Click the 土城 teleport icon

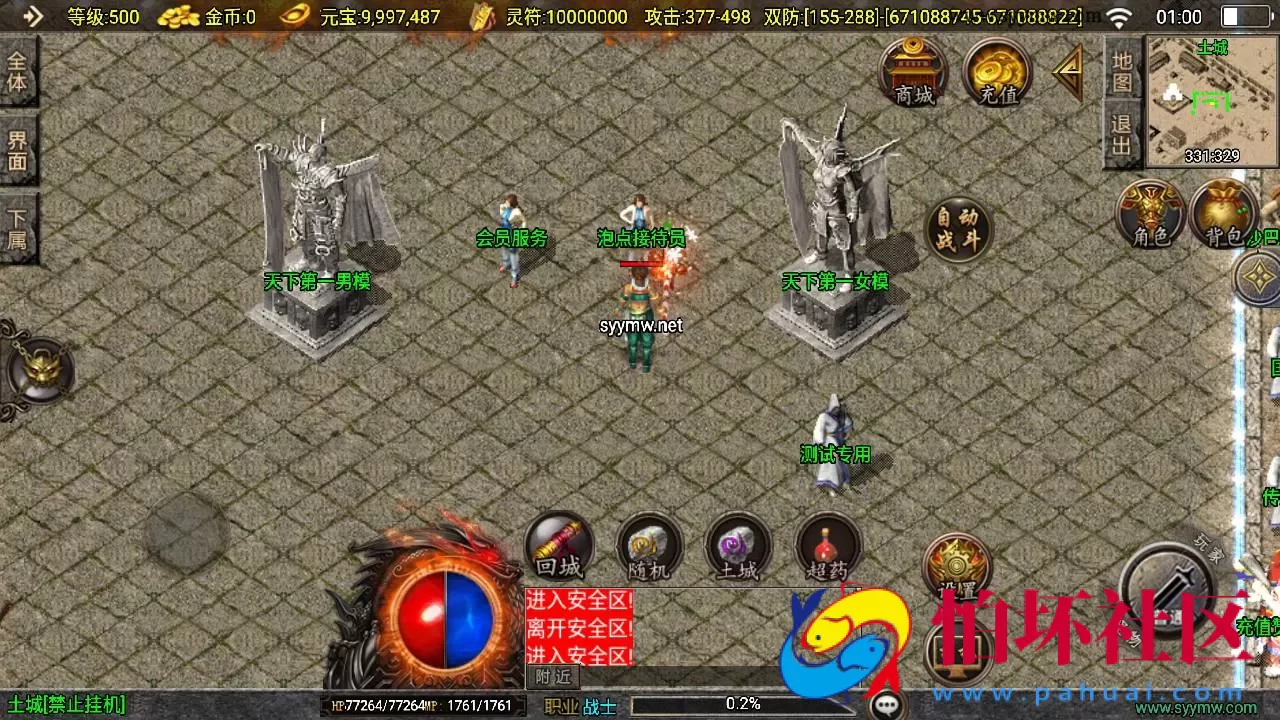tap(738, 546)
